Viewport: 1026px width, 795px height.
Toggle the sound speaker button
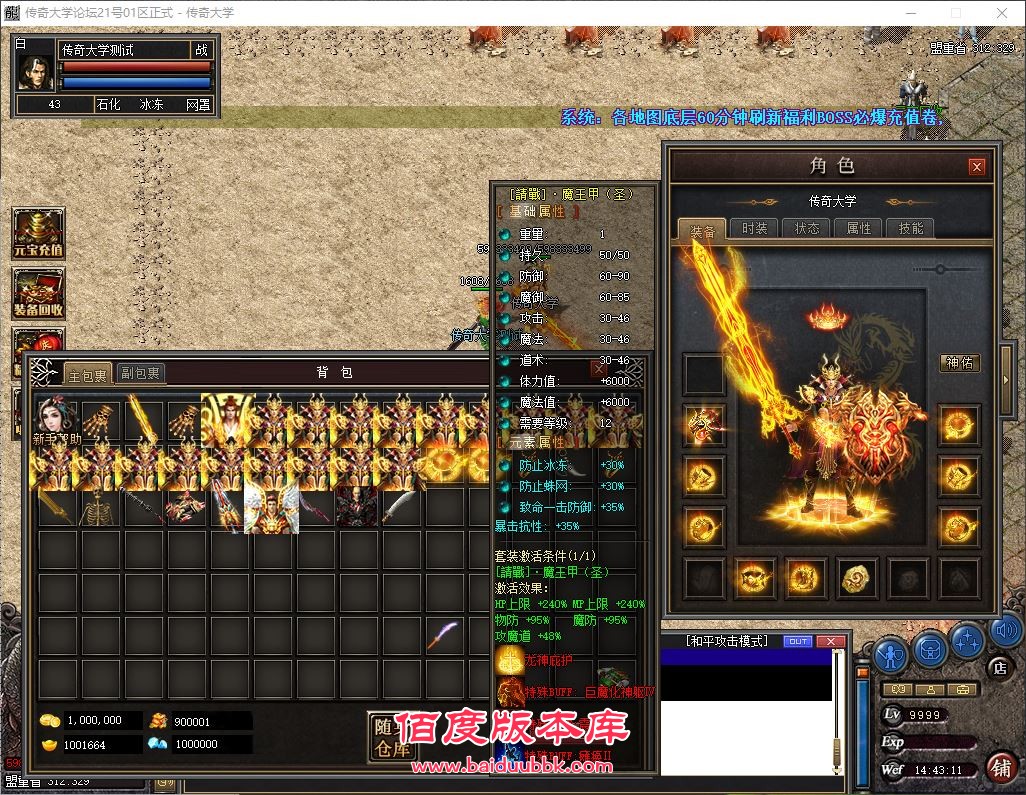tap(1004, 631)
